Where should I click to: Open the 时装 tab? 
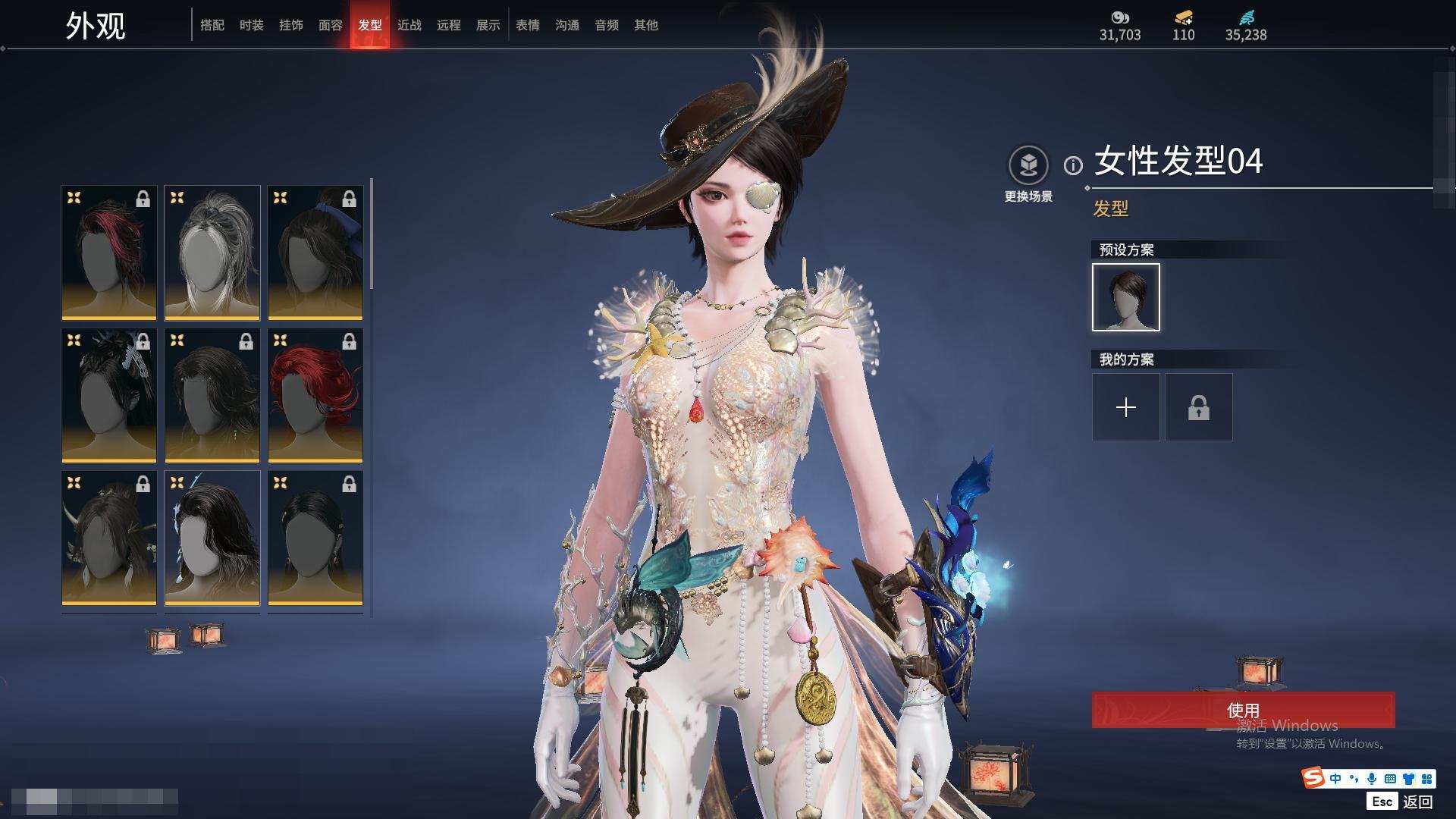coord(252,25)
